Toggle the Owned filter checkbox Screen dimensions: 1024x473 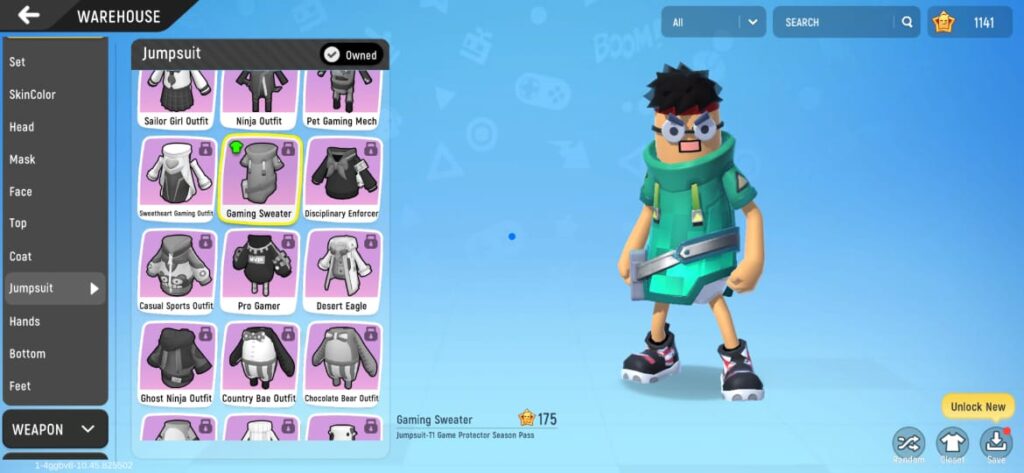click(332, 55)
